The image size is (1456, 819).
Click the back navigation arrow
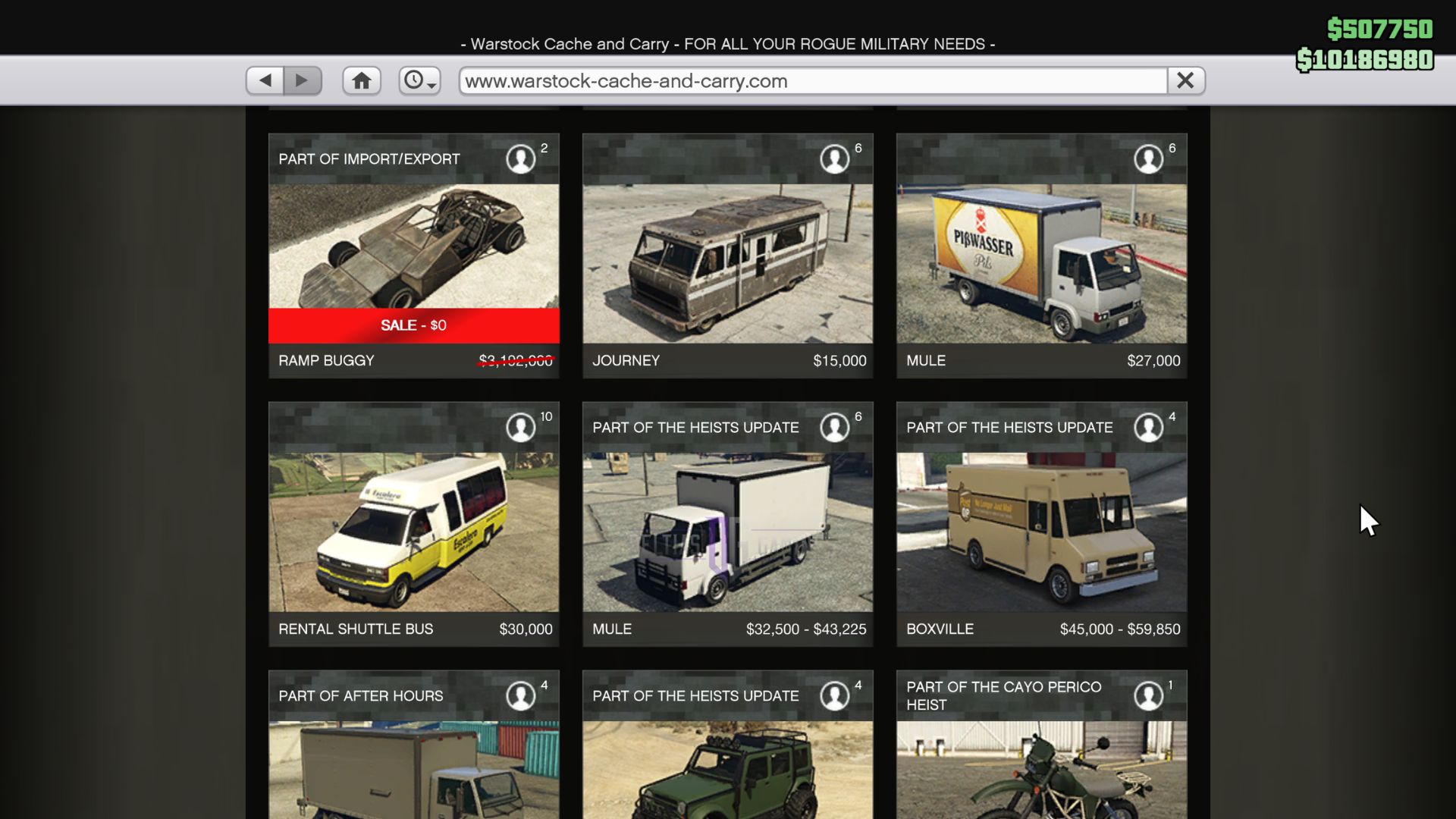tap(265, 80)
